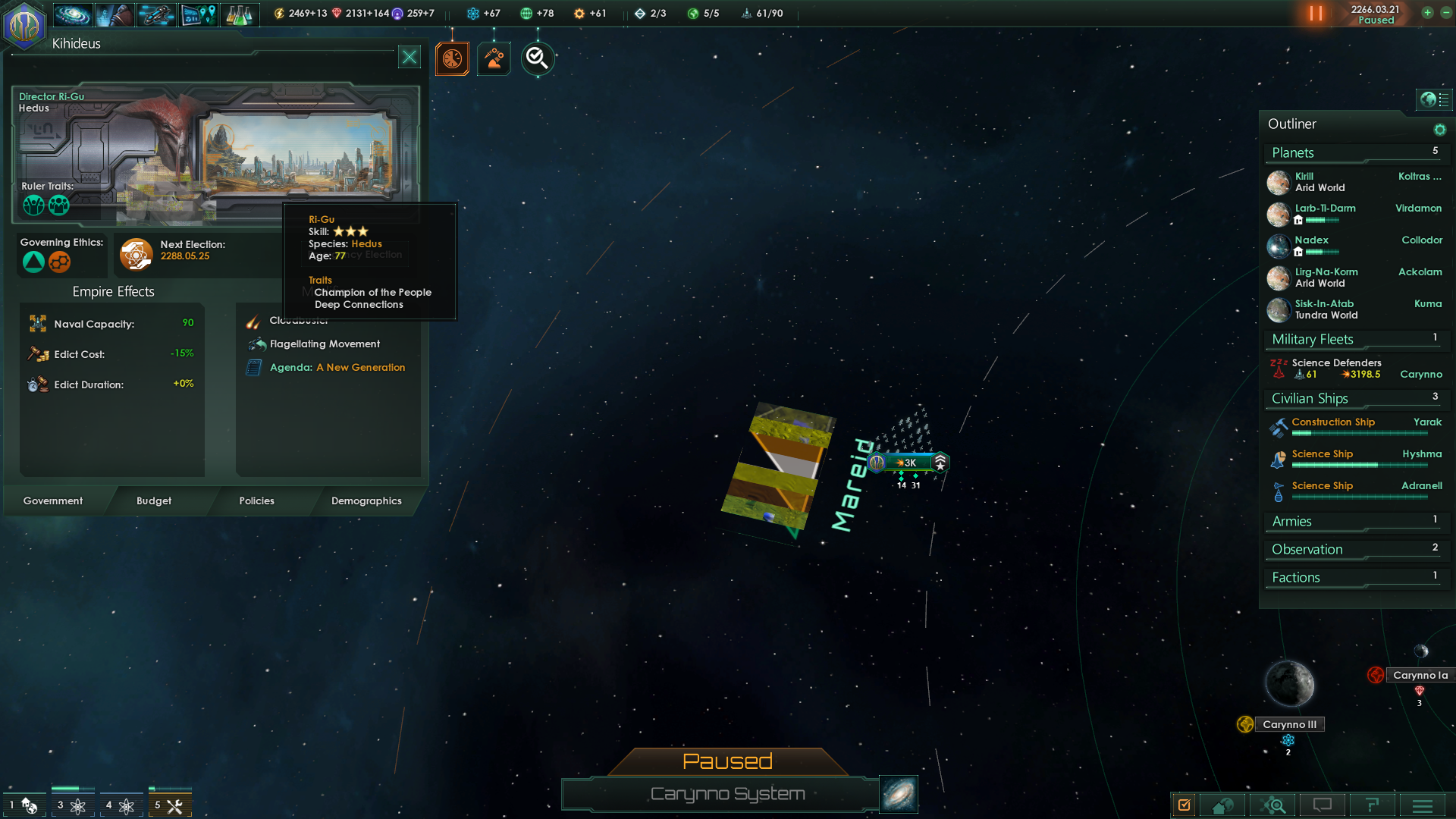Open the research panel flasks icon
The height and width of the screenshot is (819, 1456).
click(240, 14)
